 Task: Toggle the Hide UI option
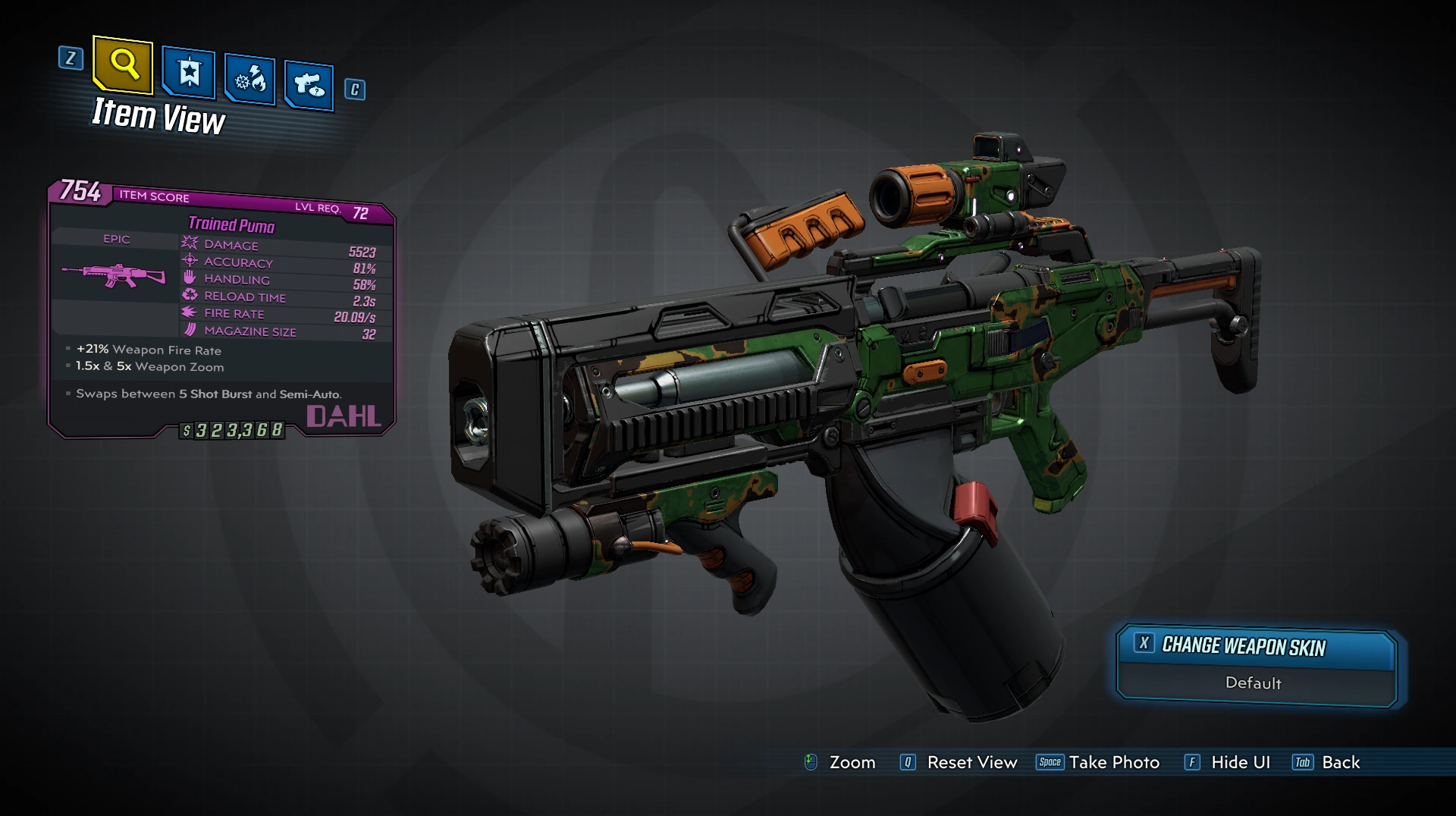click(x=1227, y=762)
